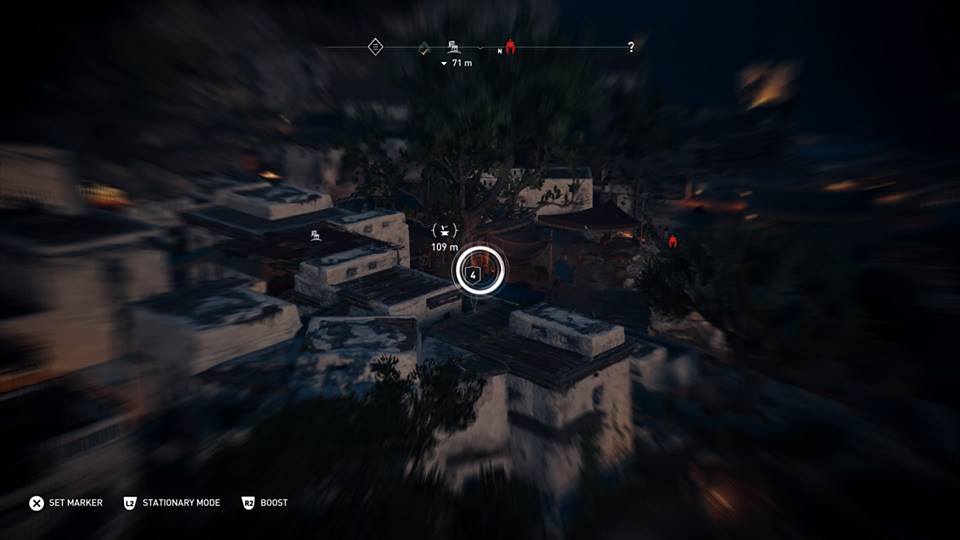Image resolution: width=960 pixels, height=540 pixels.
Task: Click the red helmet enemy icon on the compass
Action: [x=510, y=46]
